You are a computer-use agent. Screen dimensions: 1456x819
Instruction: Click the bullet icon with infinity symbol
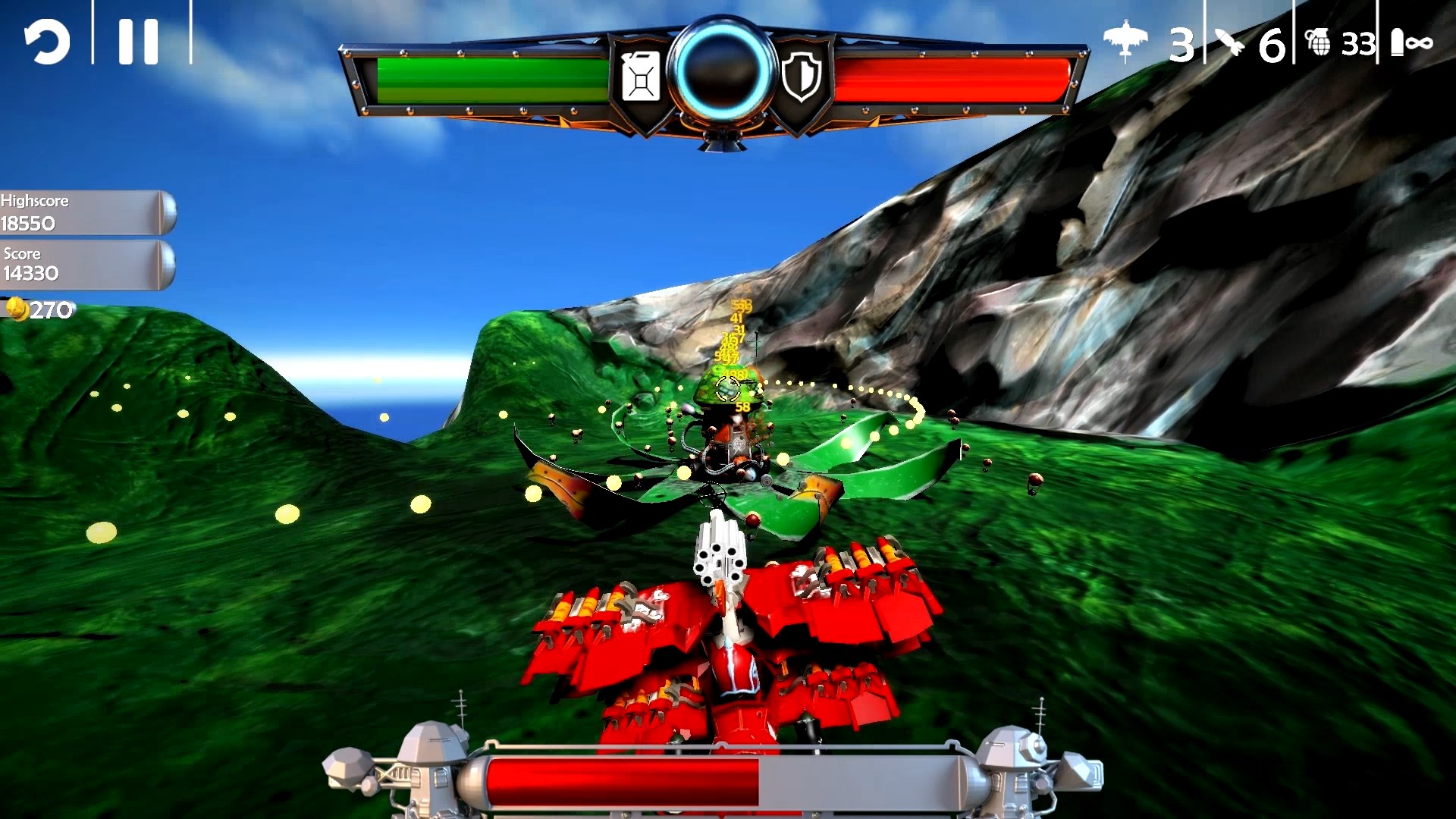click(1407, 43)
